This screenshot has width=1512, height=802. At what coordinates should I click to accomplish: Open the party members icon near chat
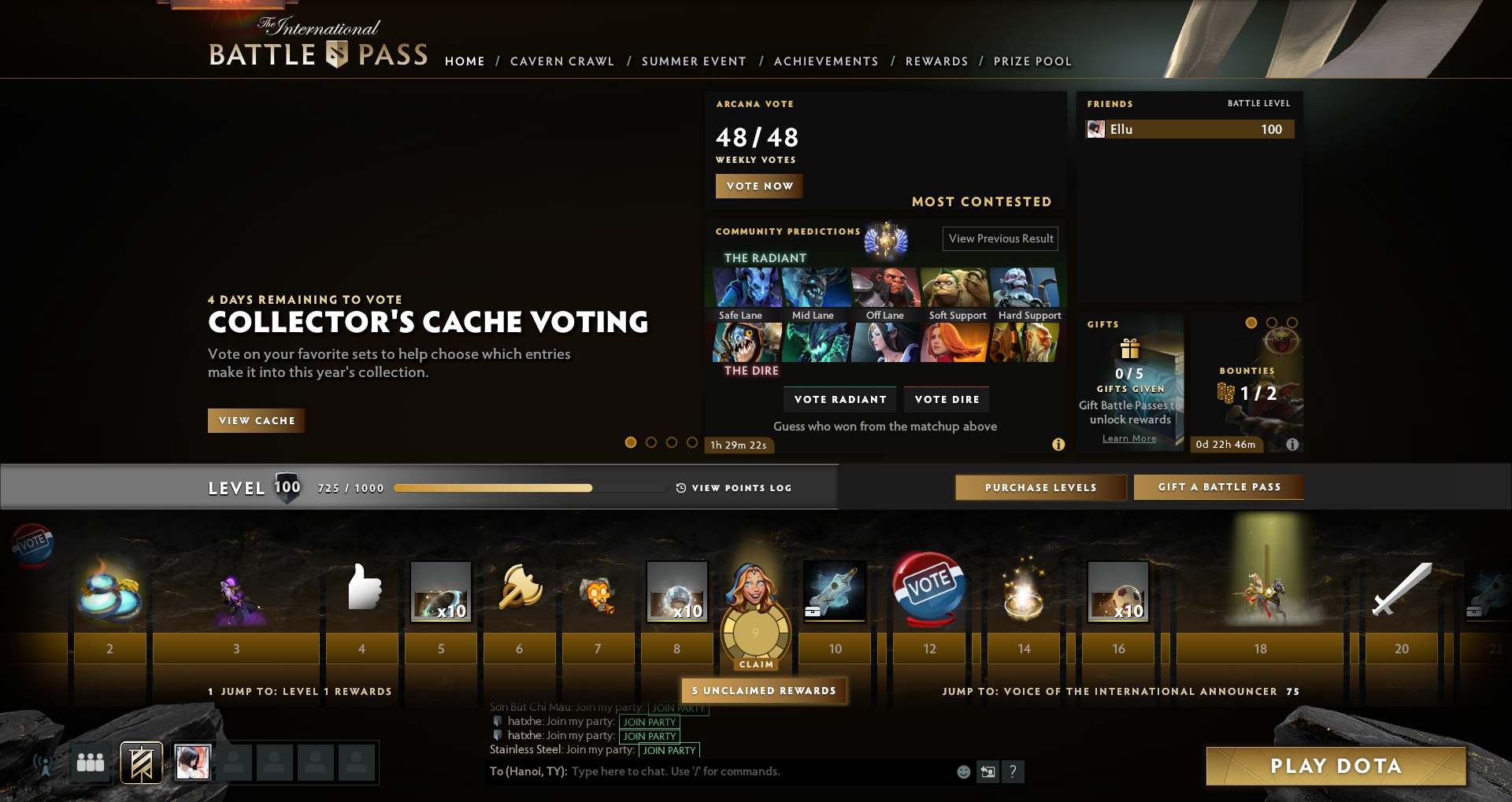89,762
